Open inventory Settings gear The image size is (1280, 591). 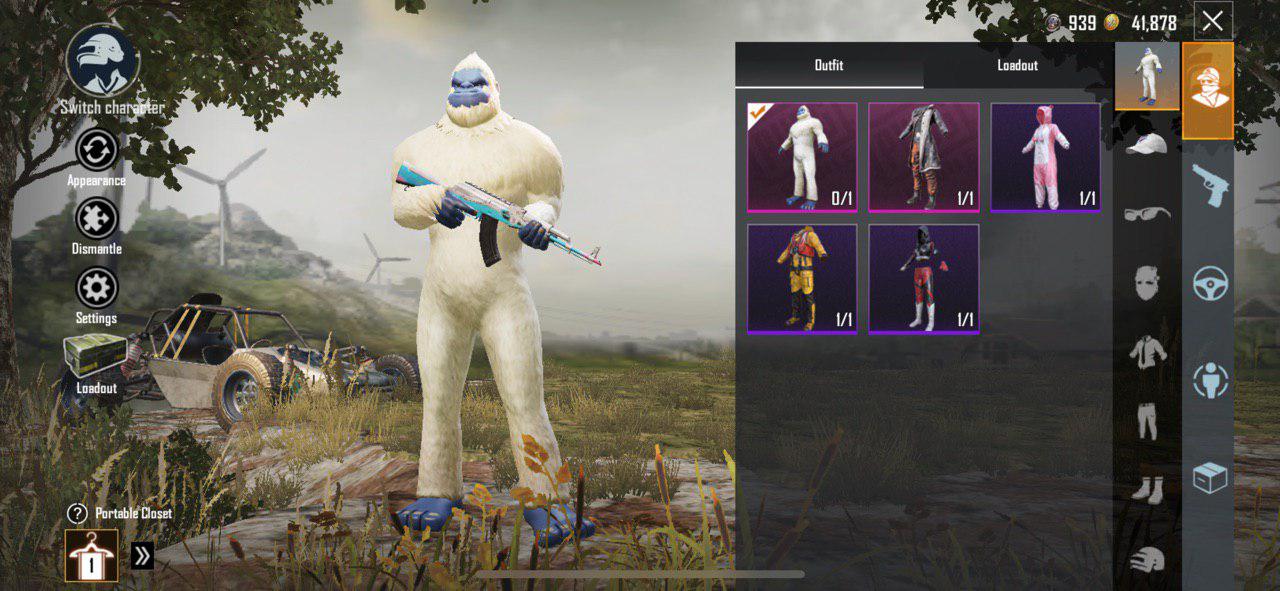click(96, 289)
